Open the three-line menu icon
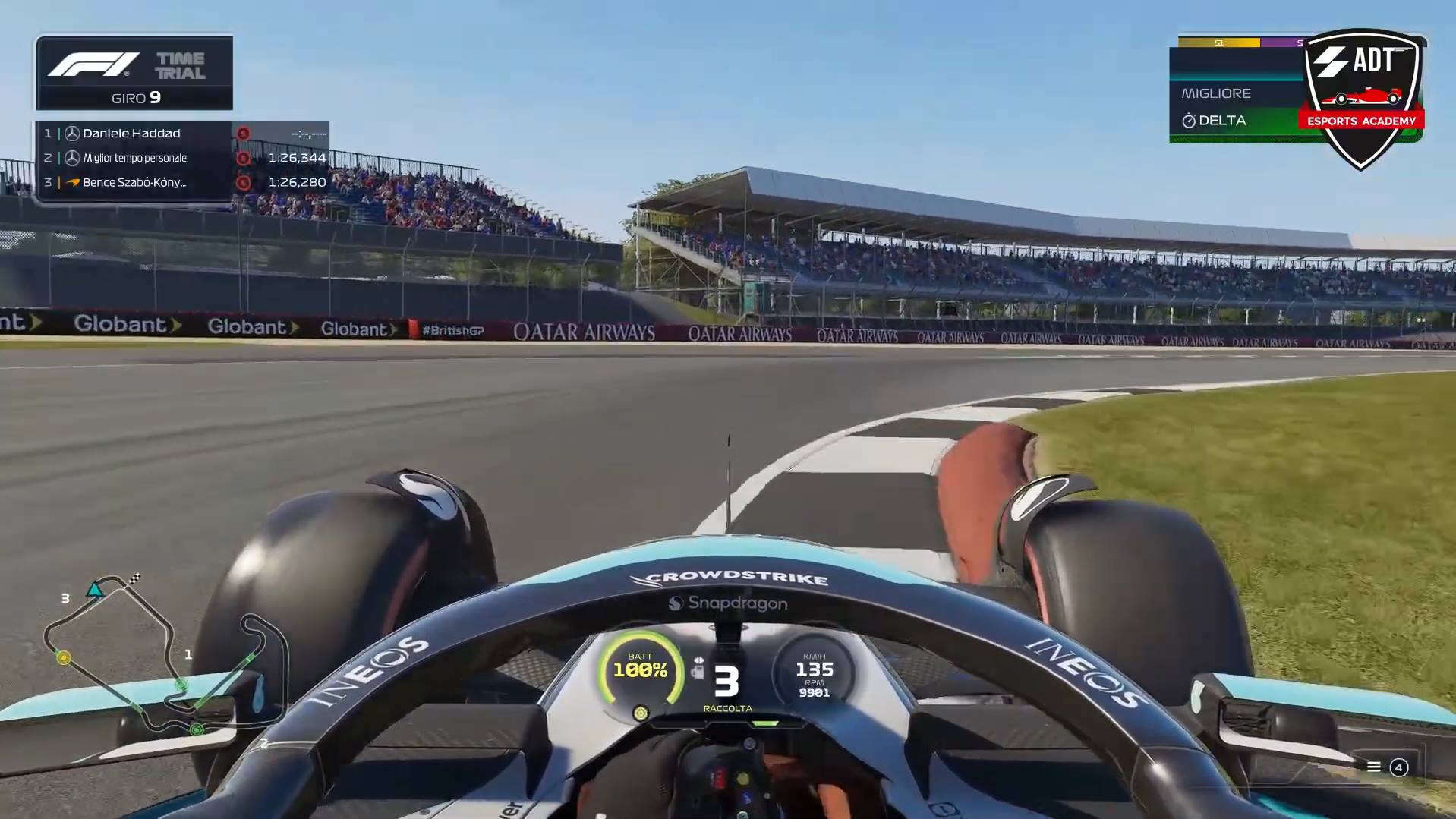The image size is (1456, 819). (1373, 767)
